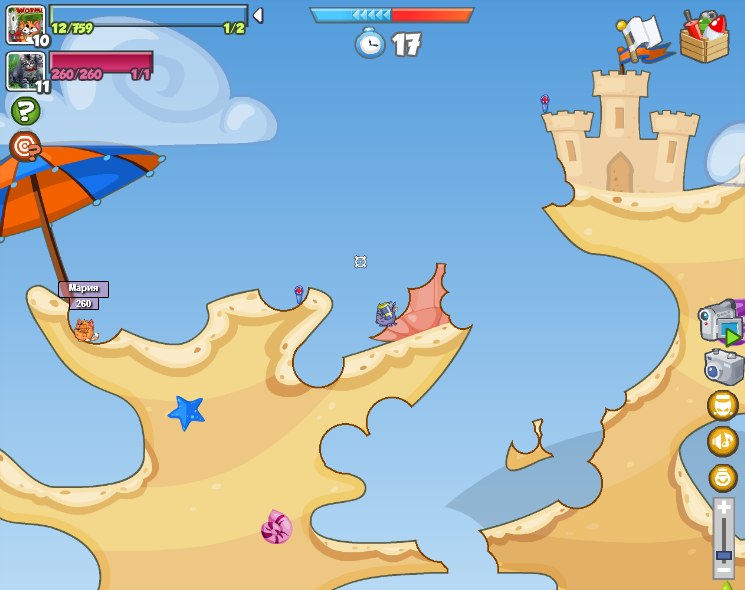Image resolution: width=745 pixels, height=590 pixels.
Task: Click the white surrender flag
Action: pos(641,38)
